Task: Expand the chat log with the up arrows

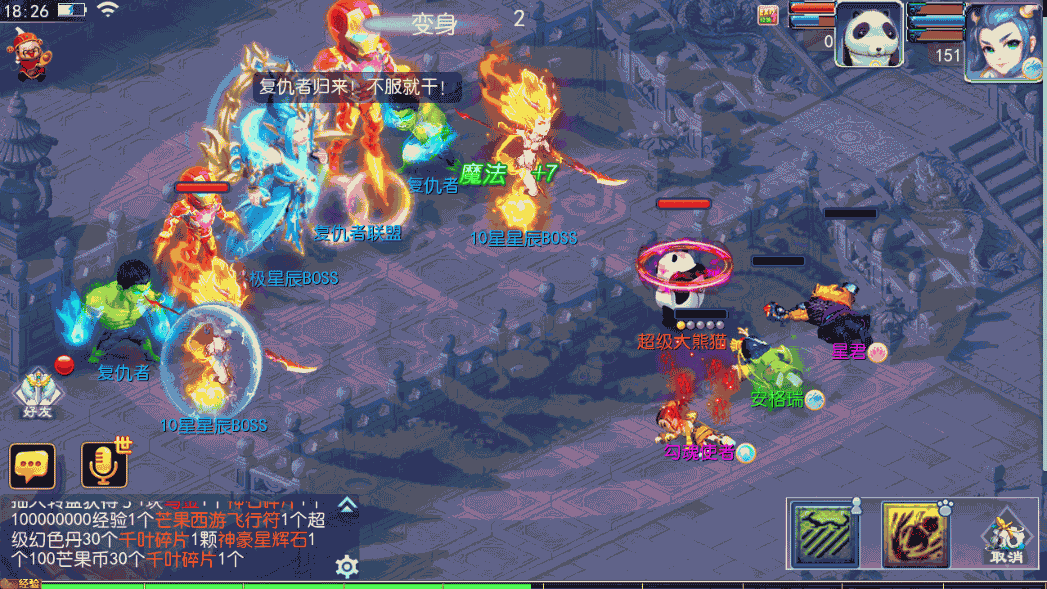Action: (347, 504)
